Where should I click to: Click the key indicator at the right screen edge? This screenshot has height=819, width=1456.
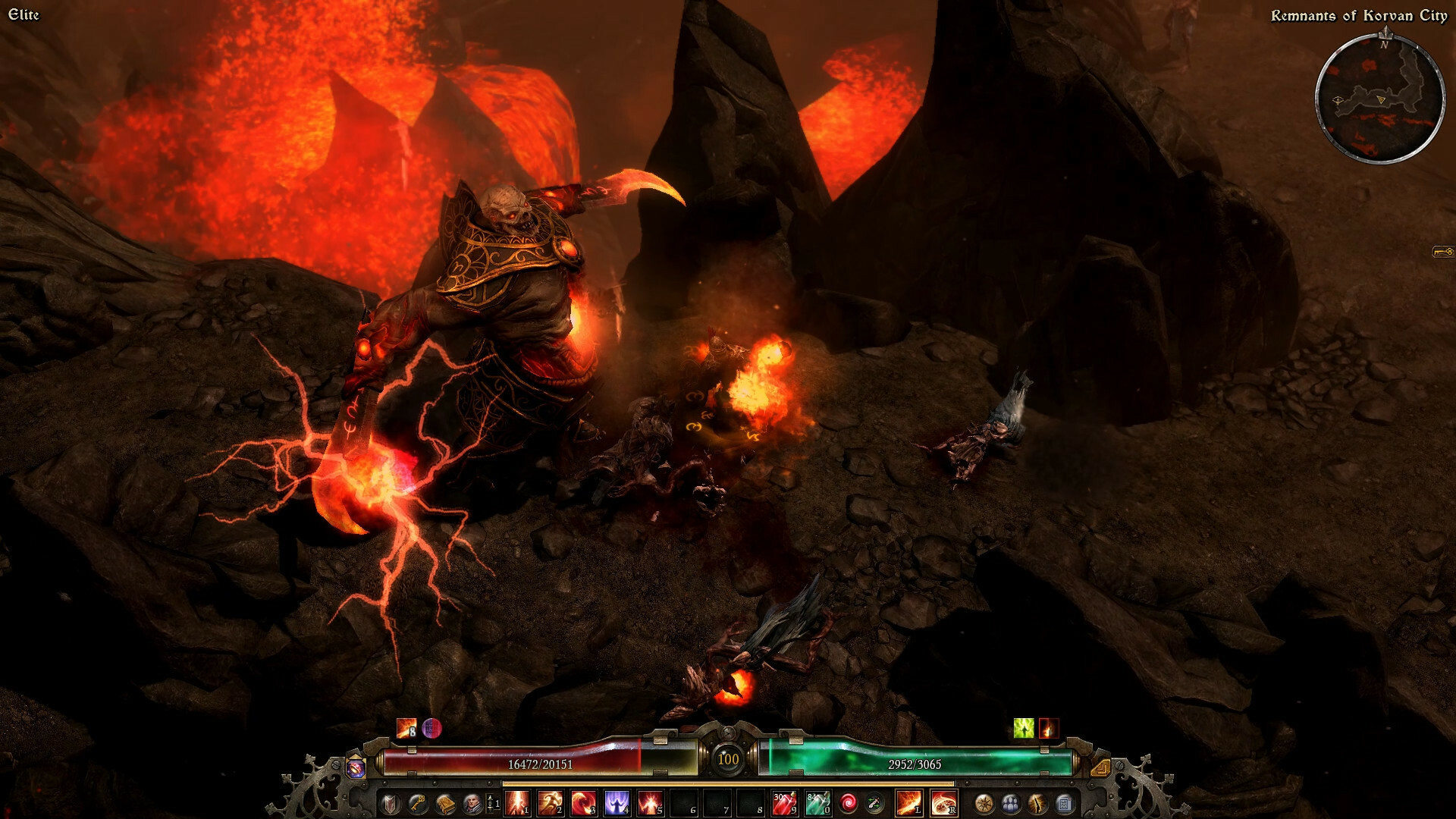(x=1443, y=249)
